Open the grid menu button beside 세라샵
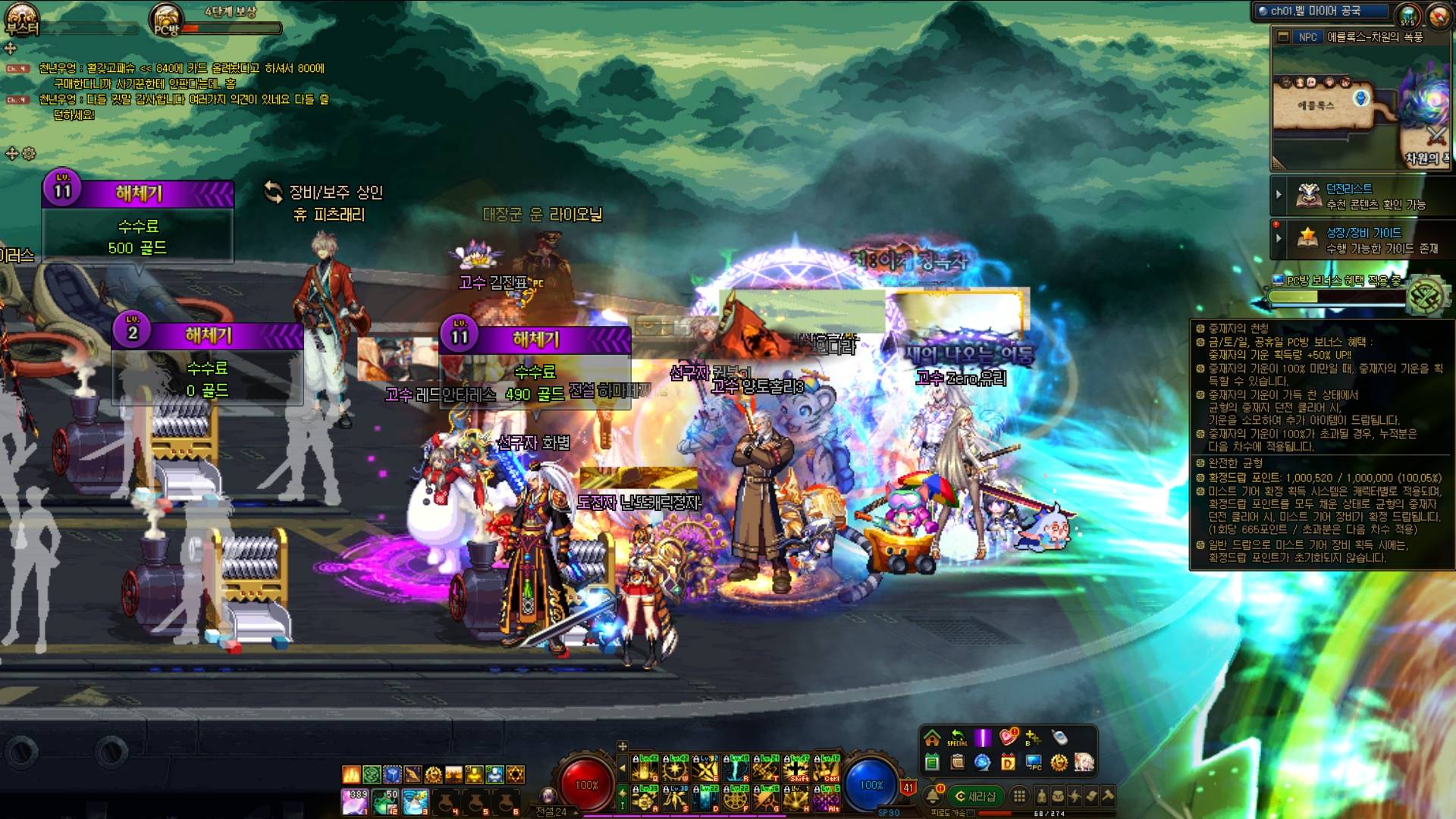 coord(1019,796)
